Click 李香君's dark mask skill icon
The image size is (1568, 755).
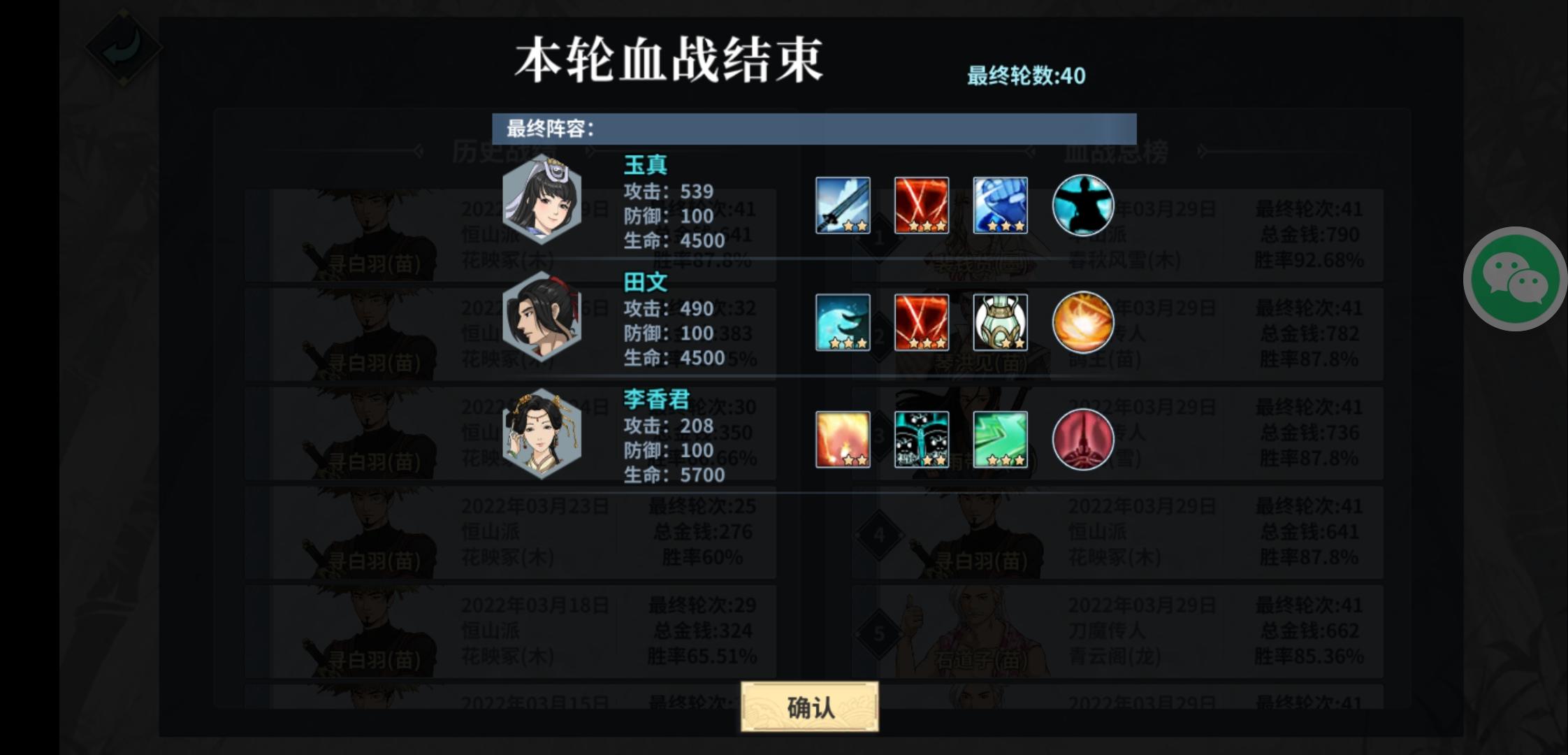pyautogui.click(x=922, y=440)
